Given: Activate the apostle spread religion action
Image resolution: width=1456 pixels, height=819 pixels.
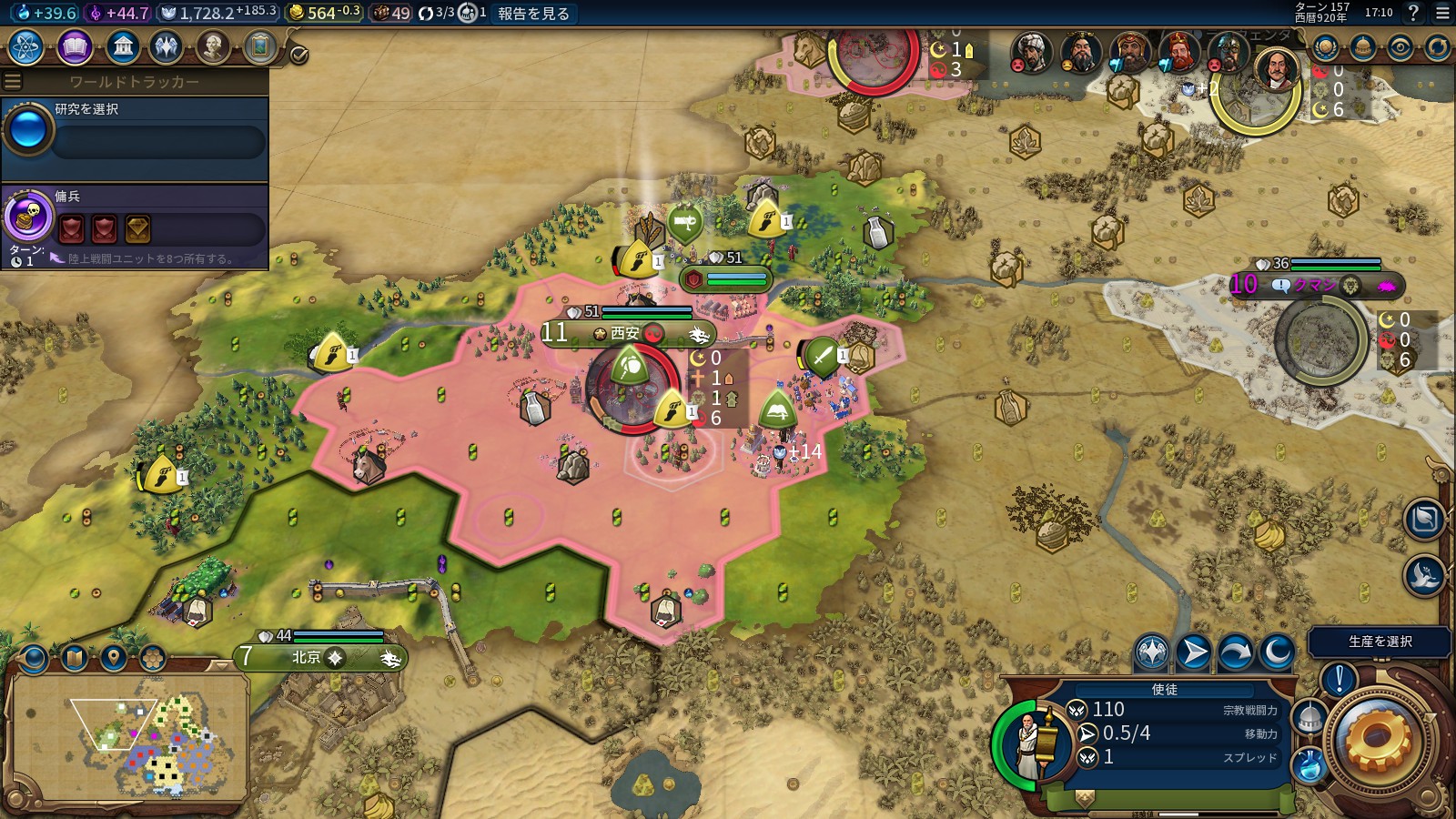Looking at the screenshot, I should (x=1152, y=652).
